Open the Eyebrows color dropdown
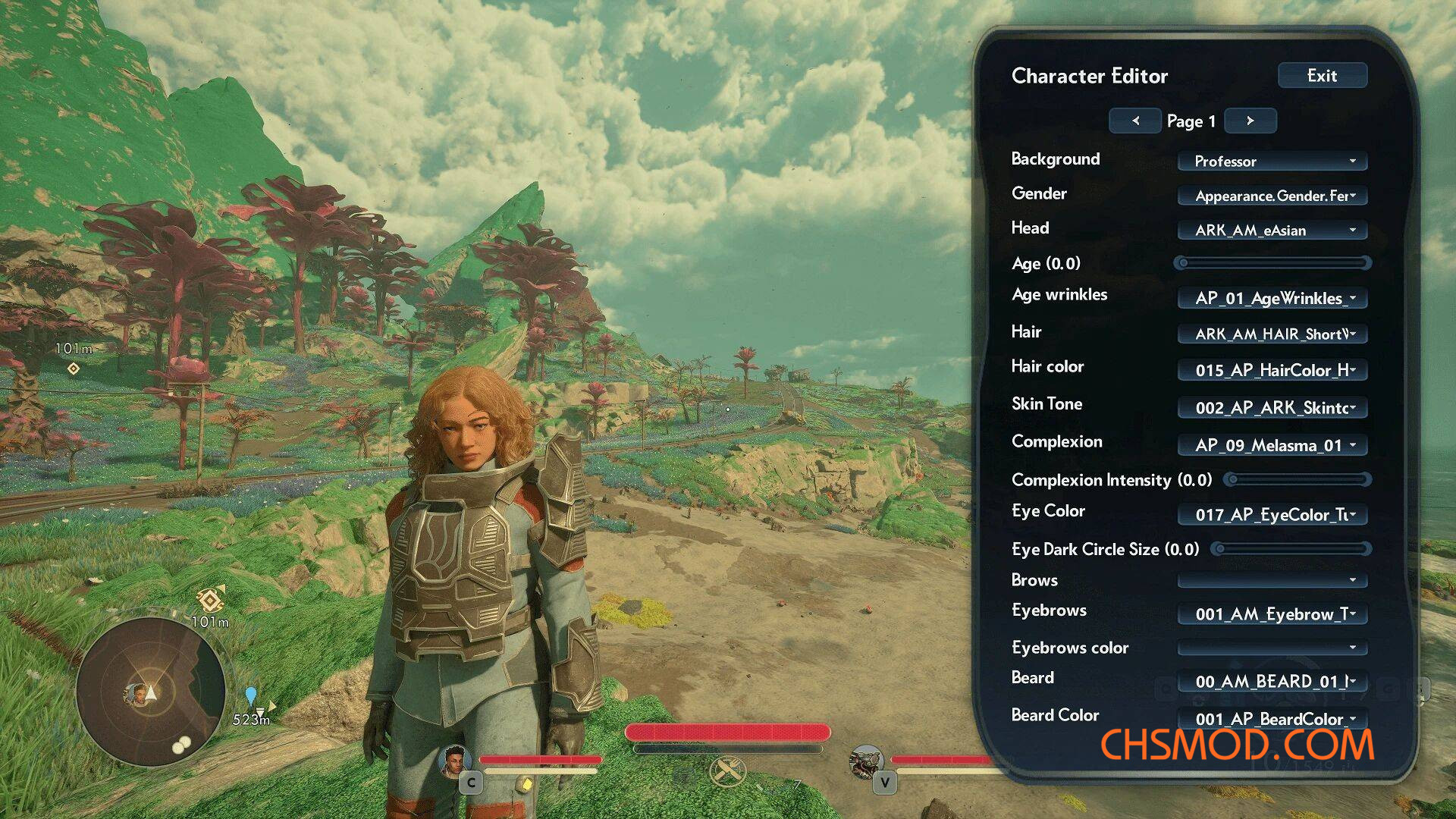Screen dimensions: 1456x819 point(1272,648)
